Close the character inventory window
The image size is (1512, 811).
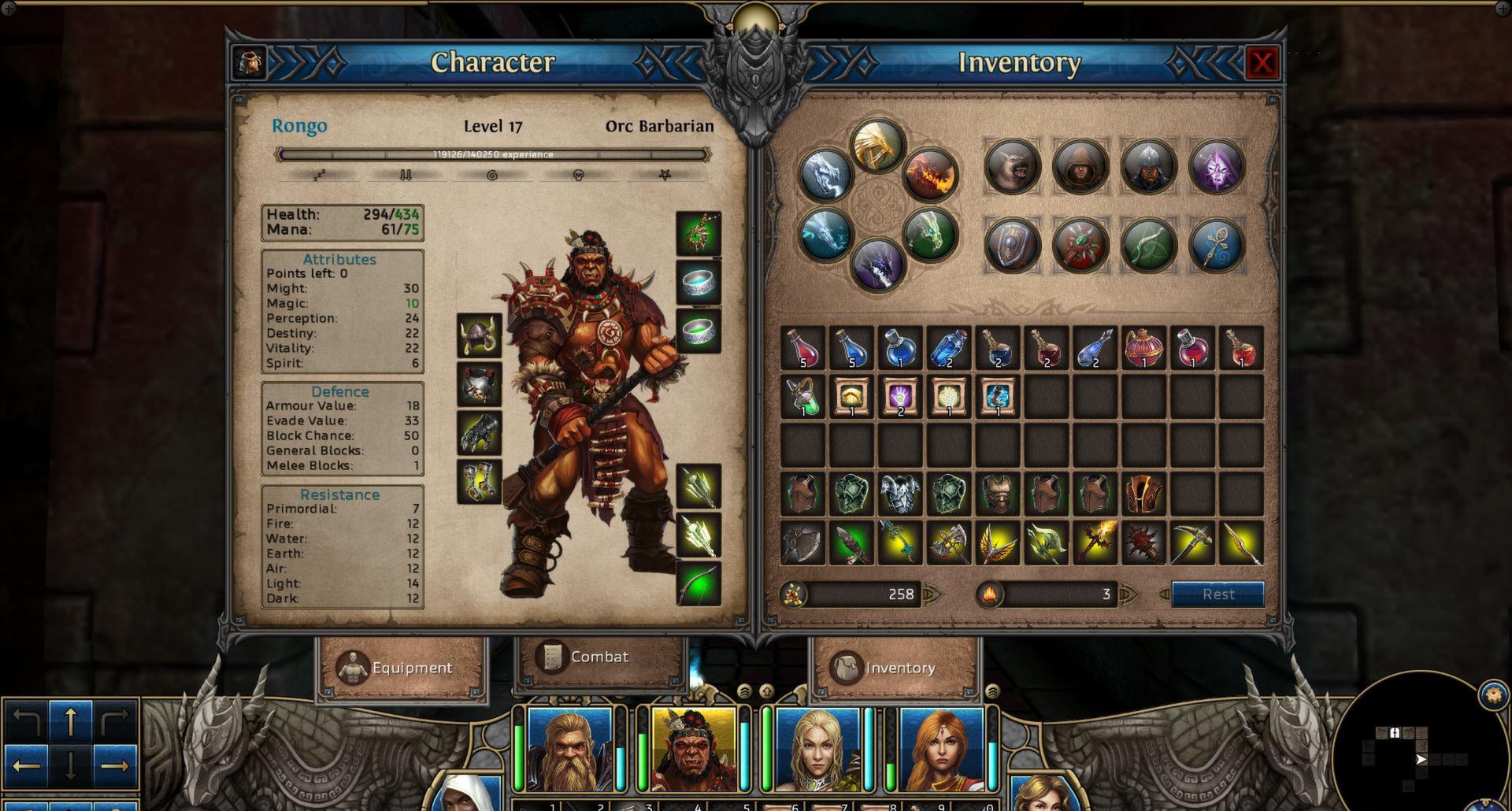pyautogui.click(x=1262, y=63)
